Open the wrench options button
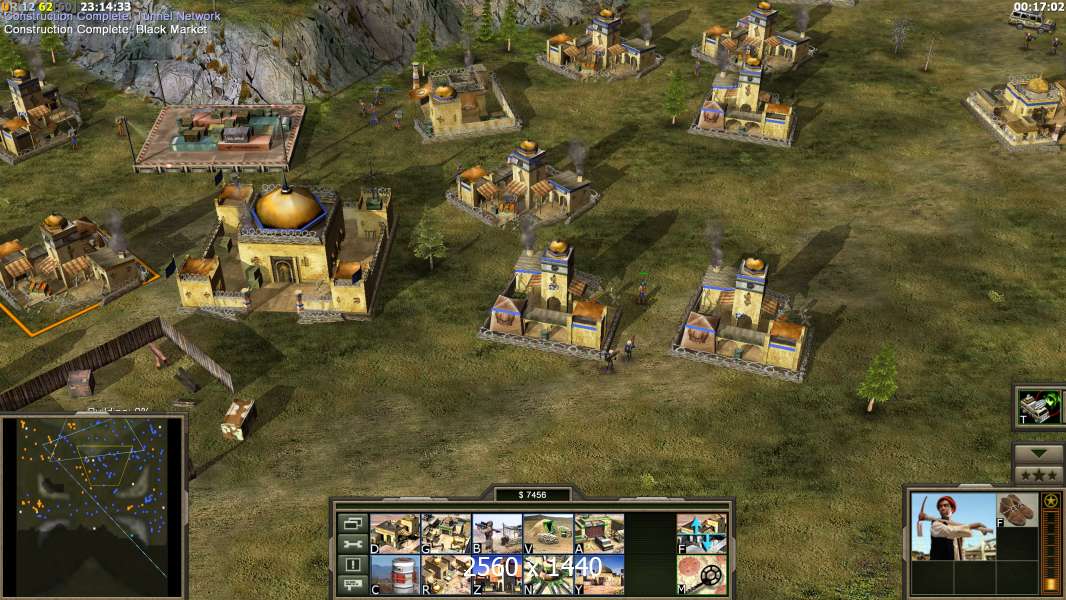This screenshot has height=600, width=1066. tap(352, 544)
